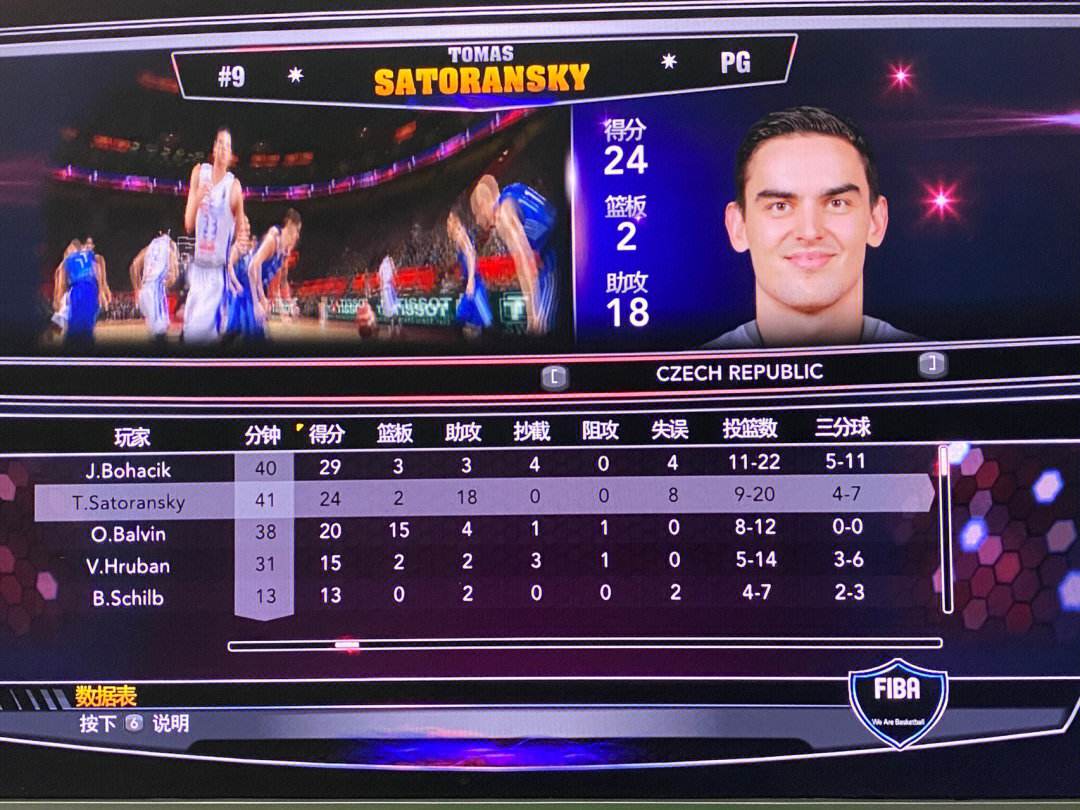1080x810 pixels.
Task: Click the 分钟 minutes column header
Action: tap(263, 436)
